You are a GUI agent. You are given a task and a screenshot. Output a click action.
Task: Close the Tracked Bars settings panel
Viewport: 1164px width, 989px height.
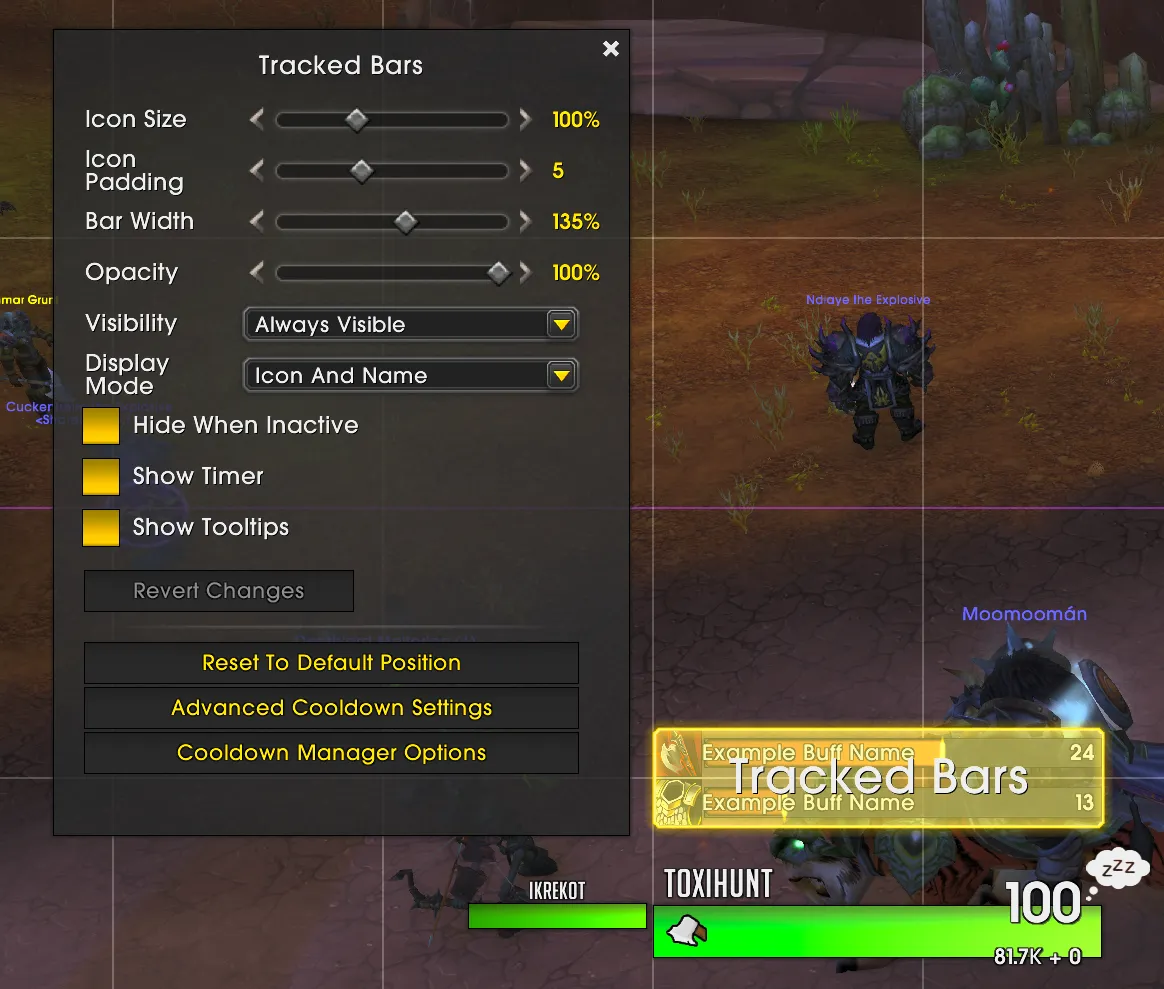[x=611, y=49]
